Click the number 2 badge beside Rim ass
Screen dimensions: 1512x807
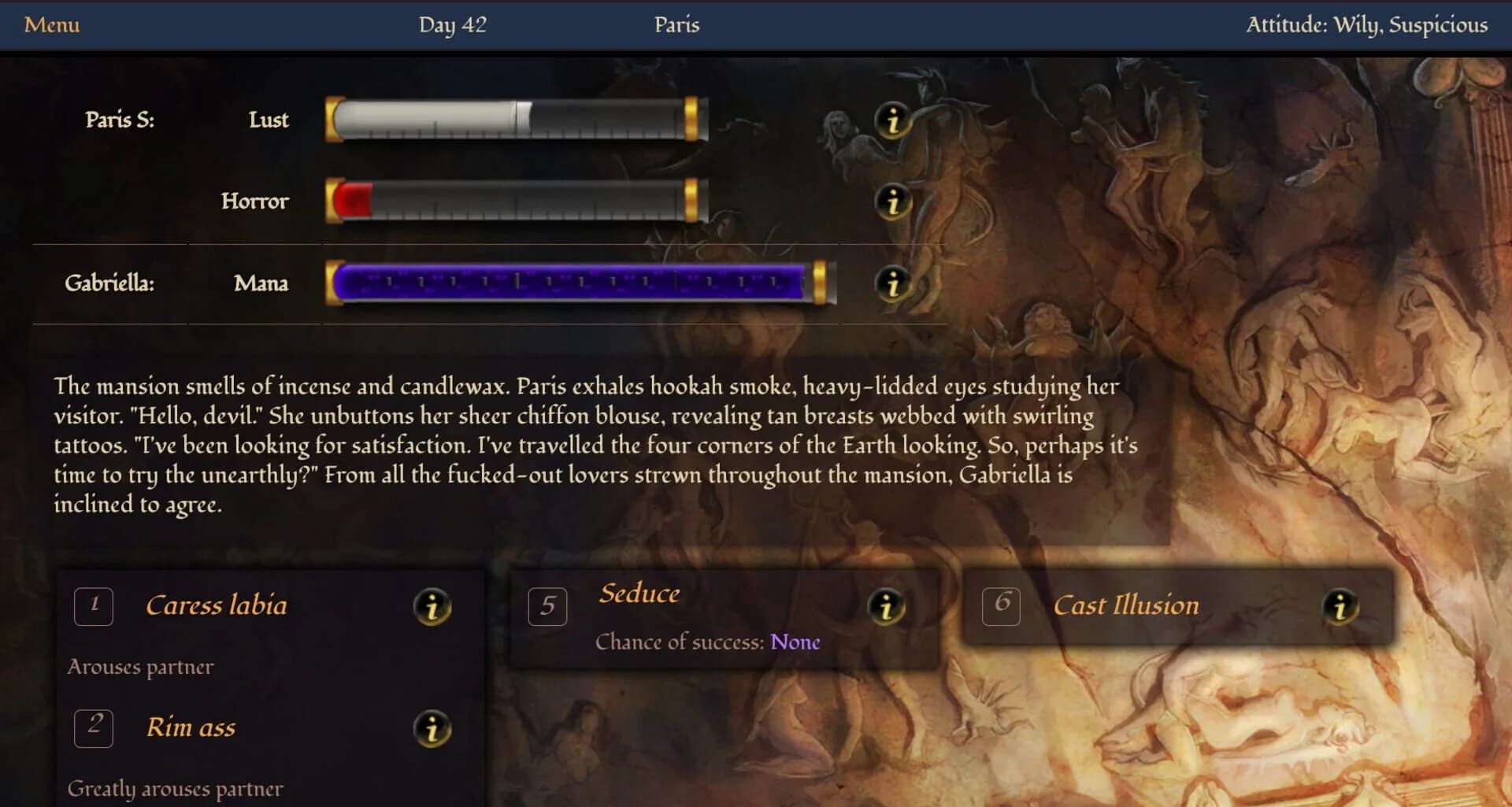(x=93, y=728)
